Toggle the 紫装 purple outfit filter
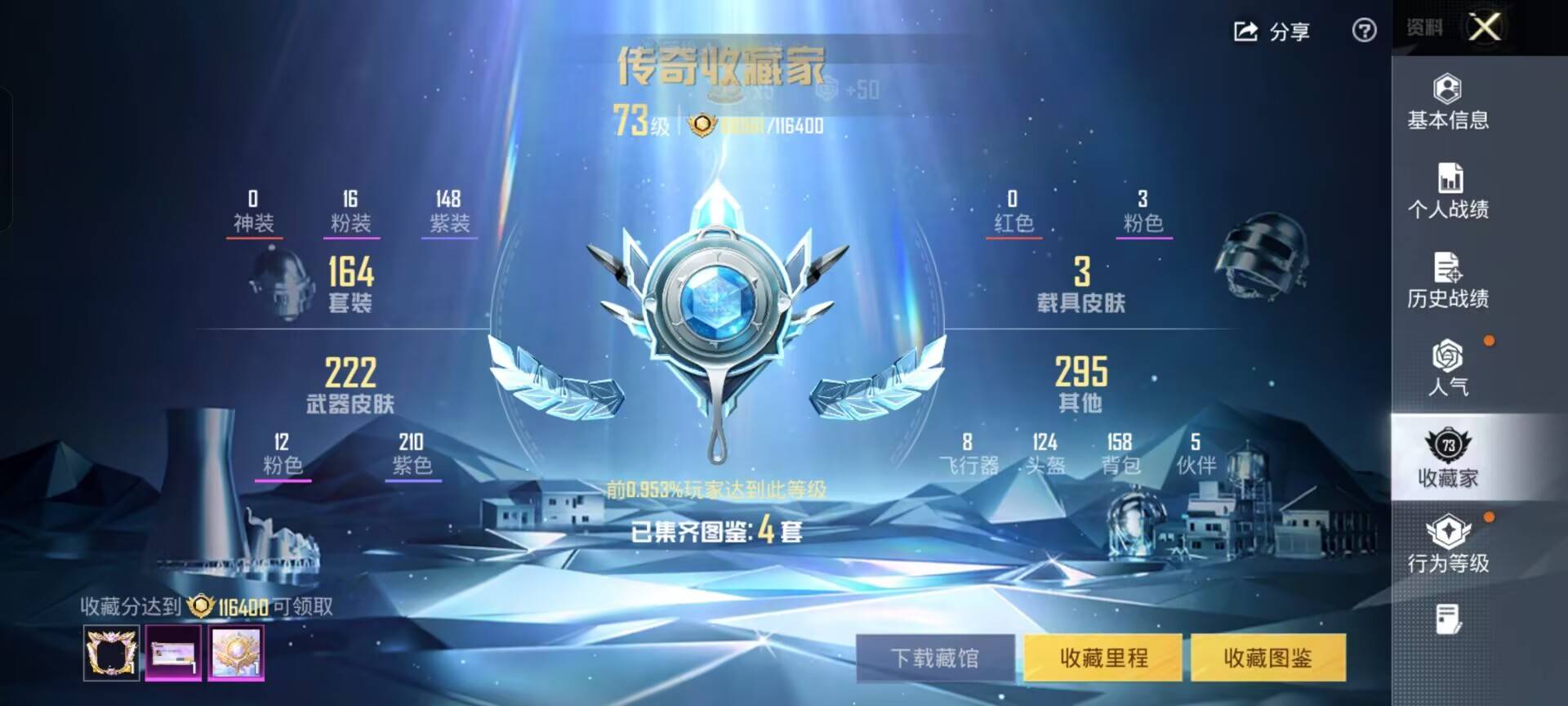Viewport: 1568px width, 706px height. click(449, 211)
